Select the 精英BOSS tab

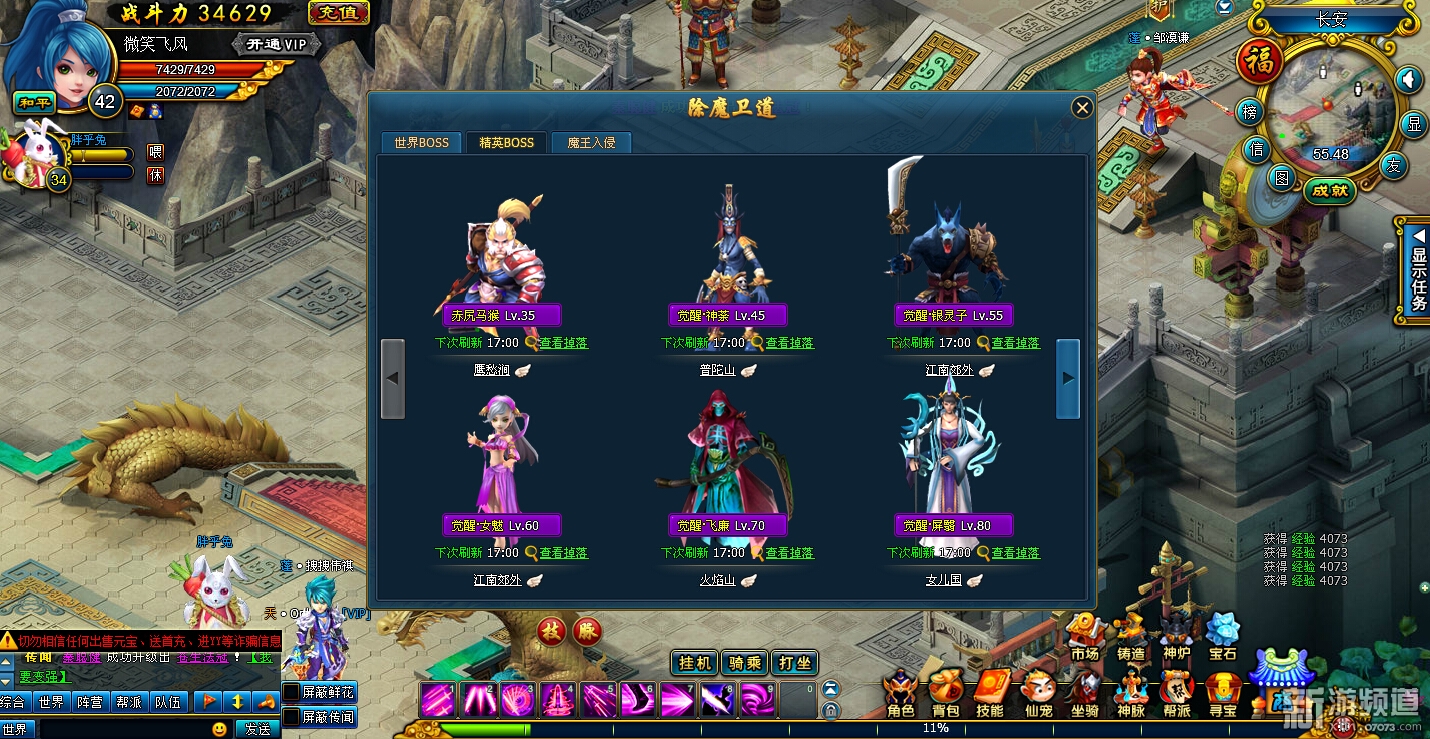click(x=506, y=142)
